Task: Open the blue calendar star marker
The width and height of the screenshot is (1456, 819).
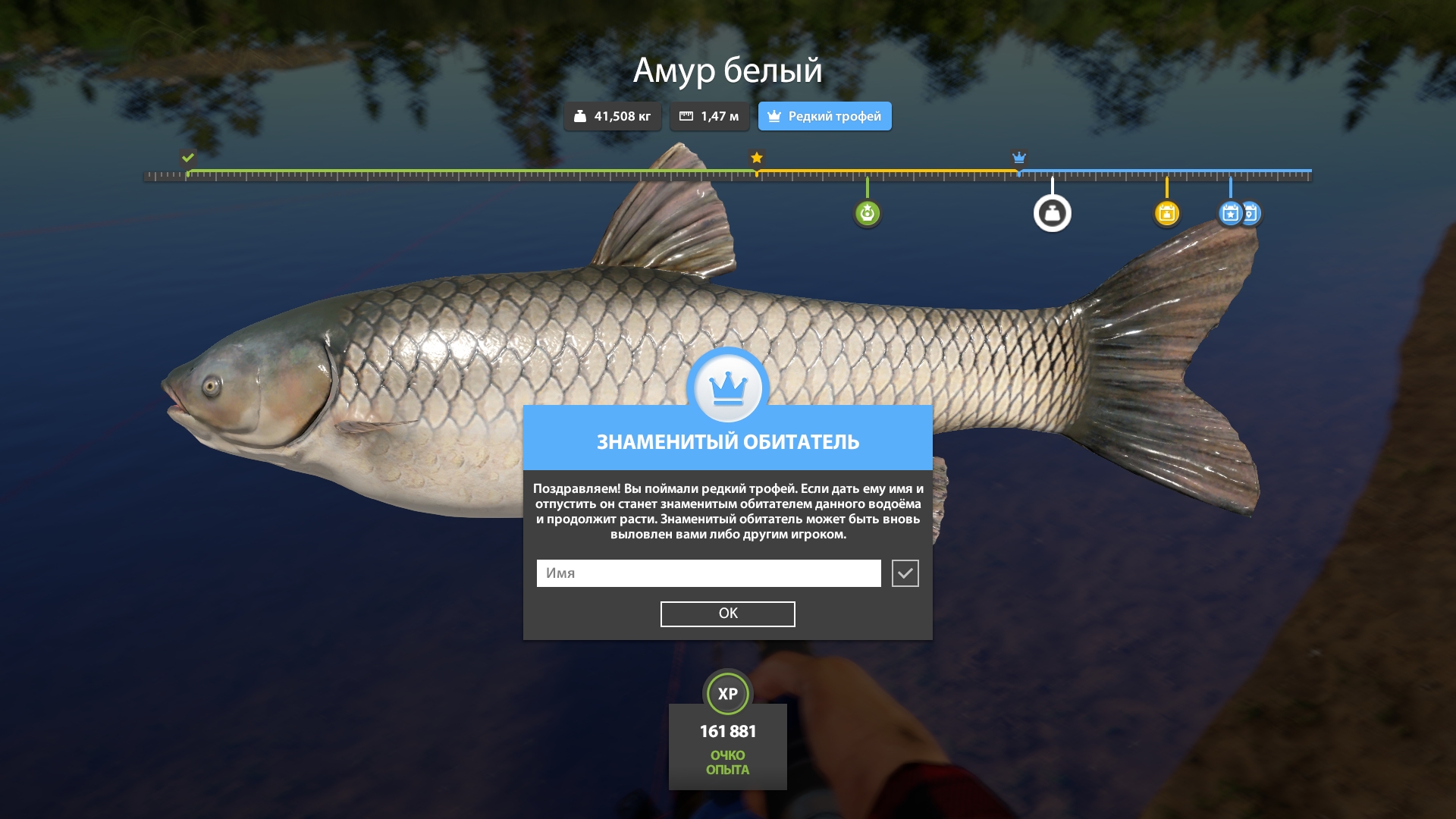Action: tap(1229, 214)
